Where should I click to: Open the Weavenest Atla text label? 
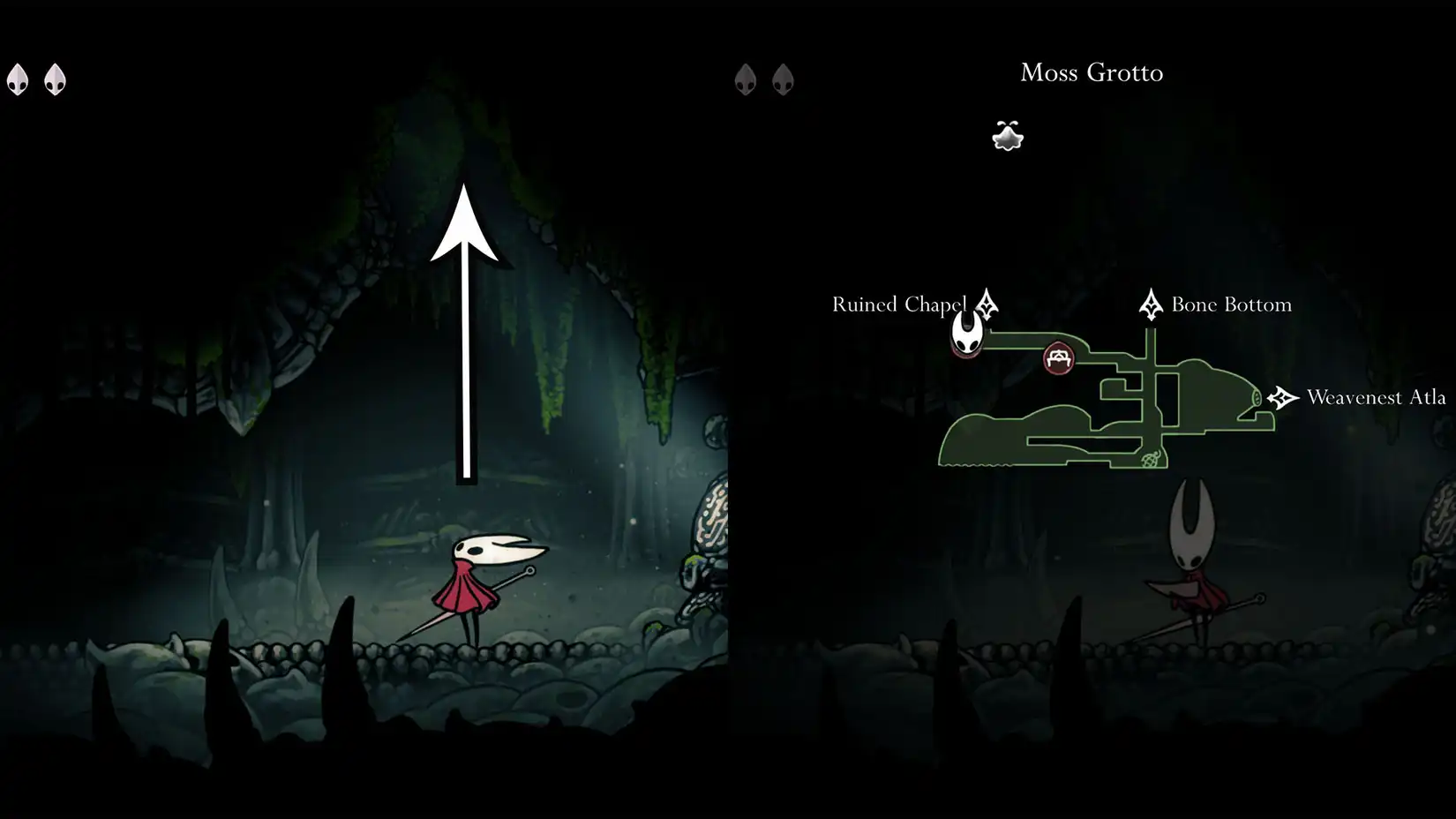[1374, 397]
